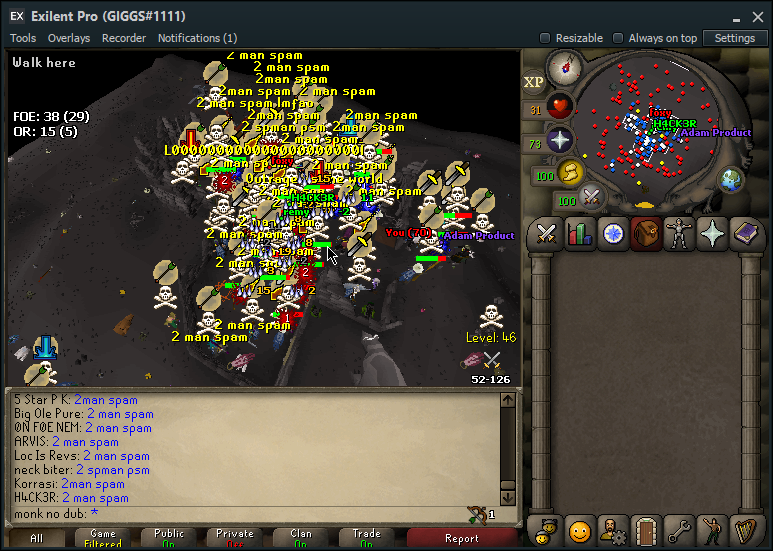This screenshot has height=551, width=773.
Task: Switch to the combat options tab
Action: tap(547, 233)
